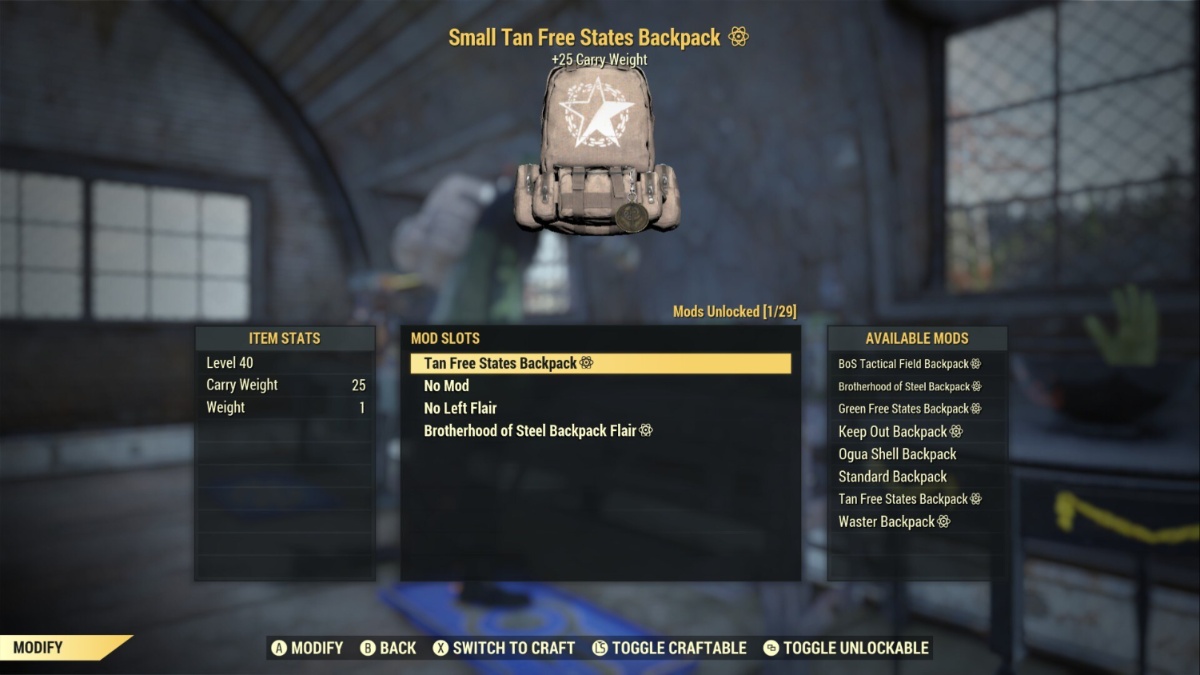Click the Modify tab at bottom left
The height and width of the screenshot is (675, 1200).
(x=60, y=648)
